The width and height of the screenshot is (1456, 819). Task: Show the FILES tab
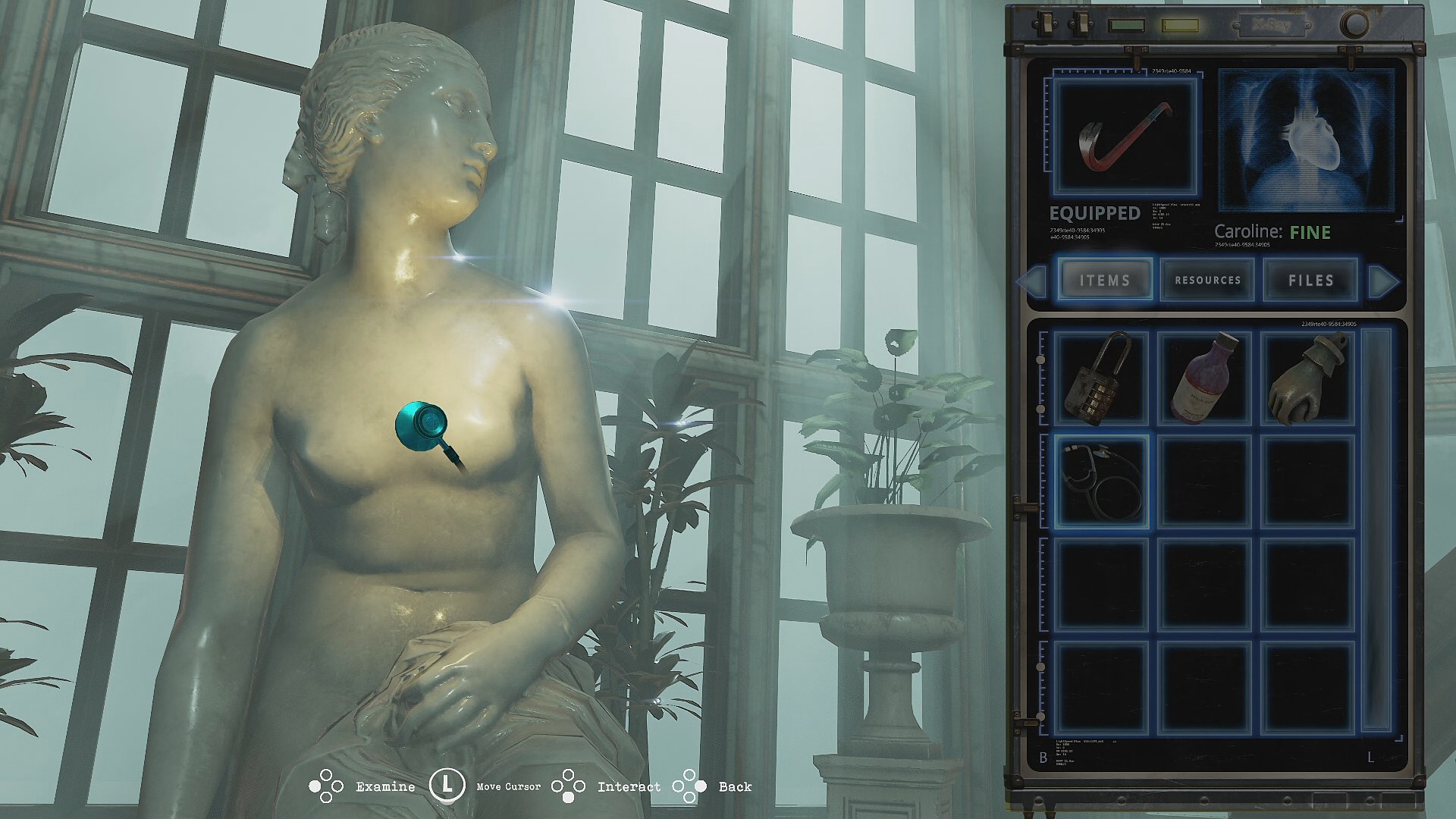point(1310,280)
